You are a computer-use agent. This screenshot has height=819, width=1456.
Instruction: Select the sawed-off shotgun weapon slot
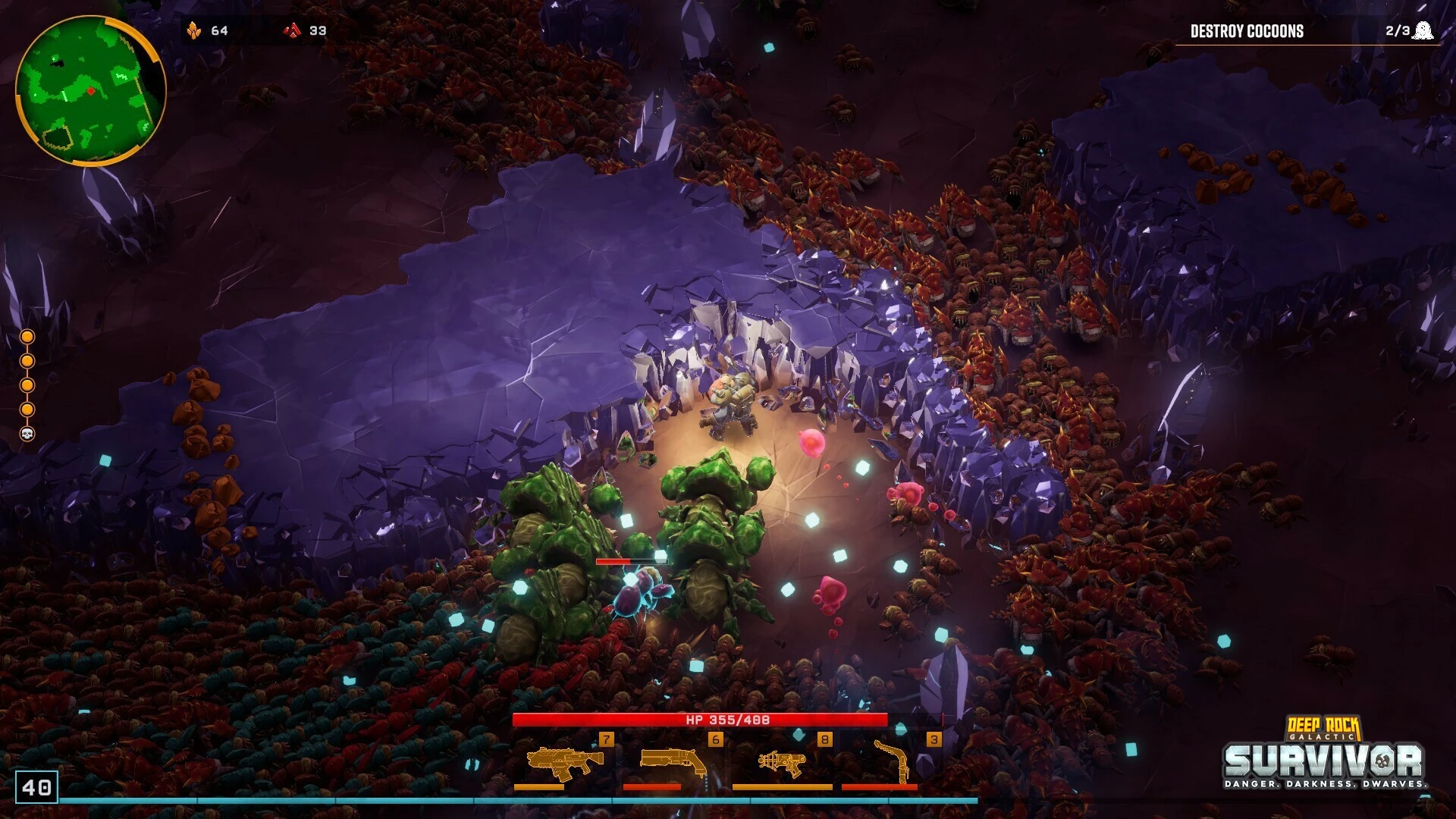point(673,761)
